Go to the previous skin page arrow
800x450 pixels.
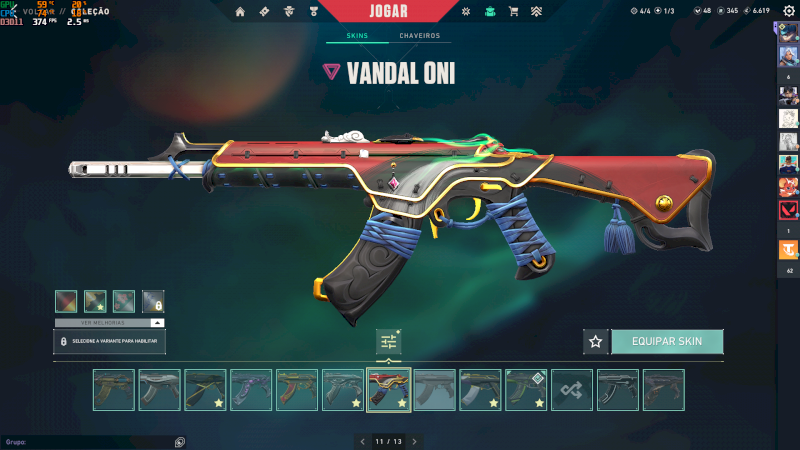coord(363,441)
